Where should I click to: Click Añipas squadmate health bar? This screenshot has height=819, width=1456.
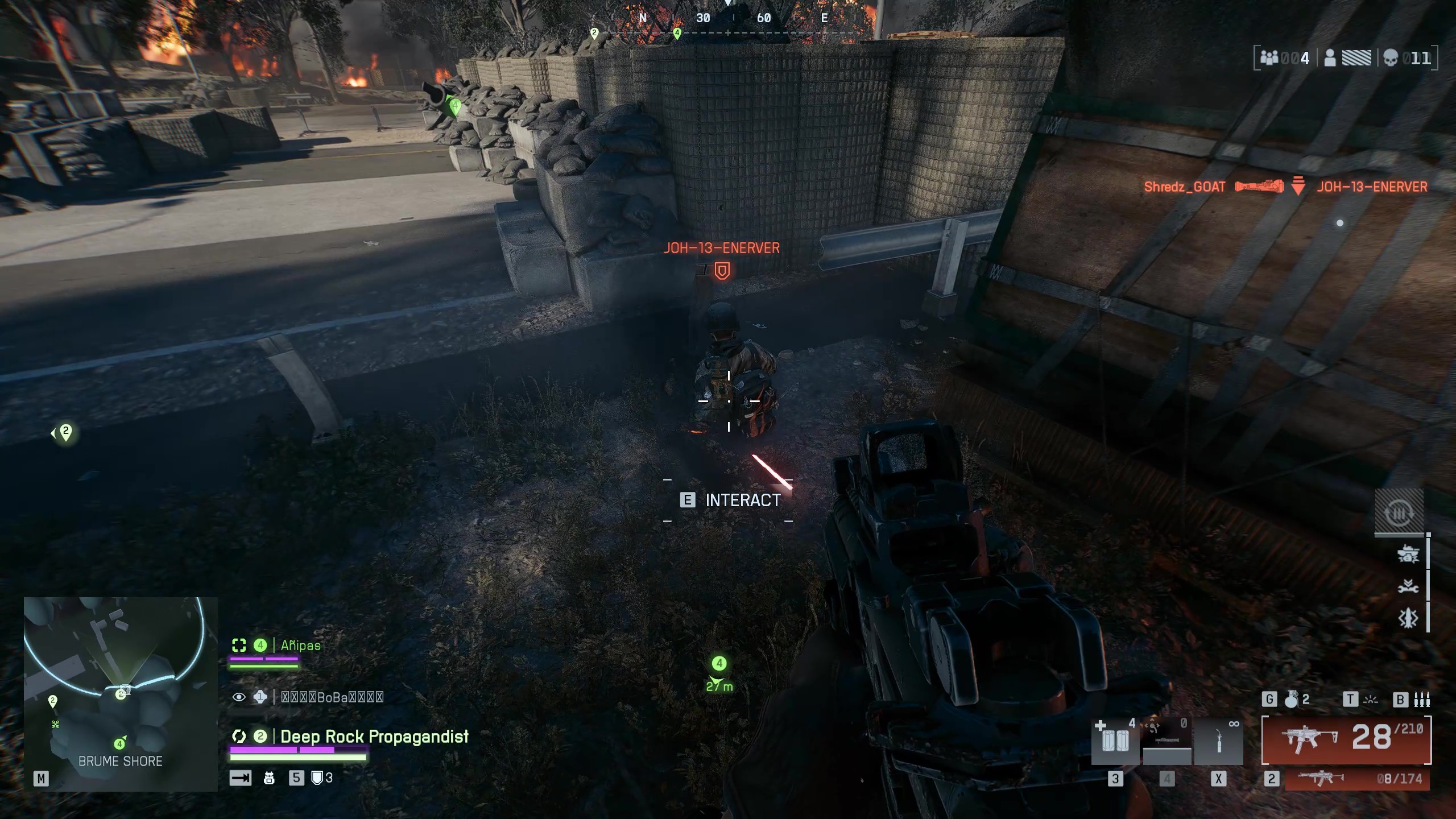point(263,666)
